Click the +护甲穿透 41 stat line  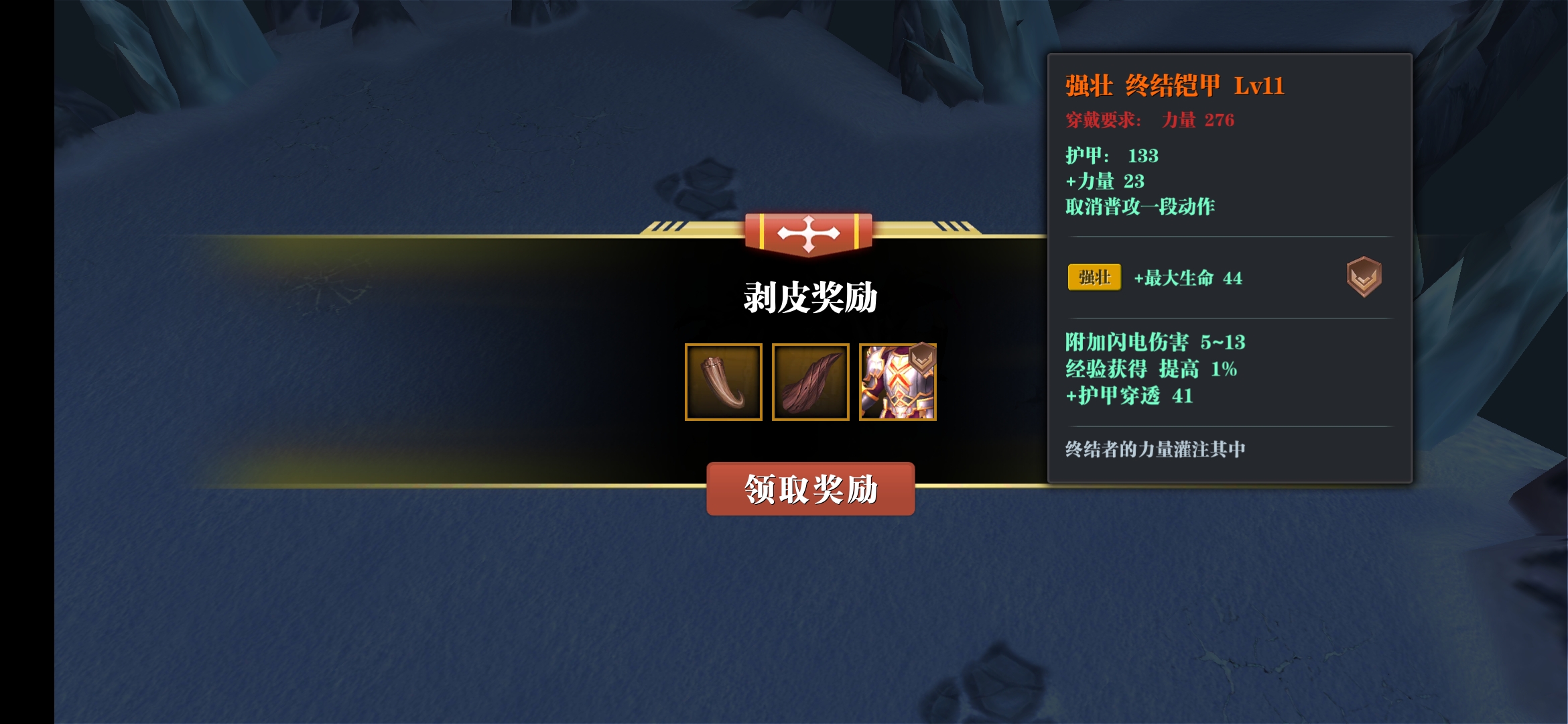coord(1130,396)
